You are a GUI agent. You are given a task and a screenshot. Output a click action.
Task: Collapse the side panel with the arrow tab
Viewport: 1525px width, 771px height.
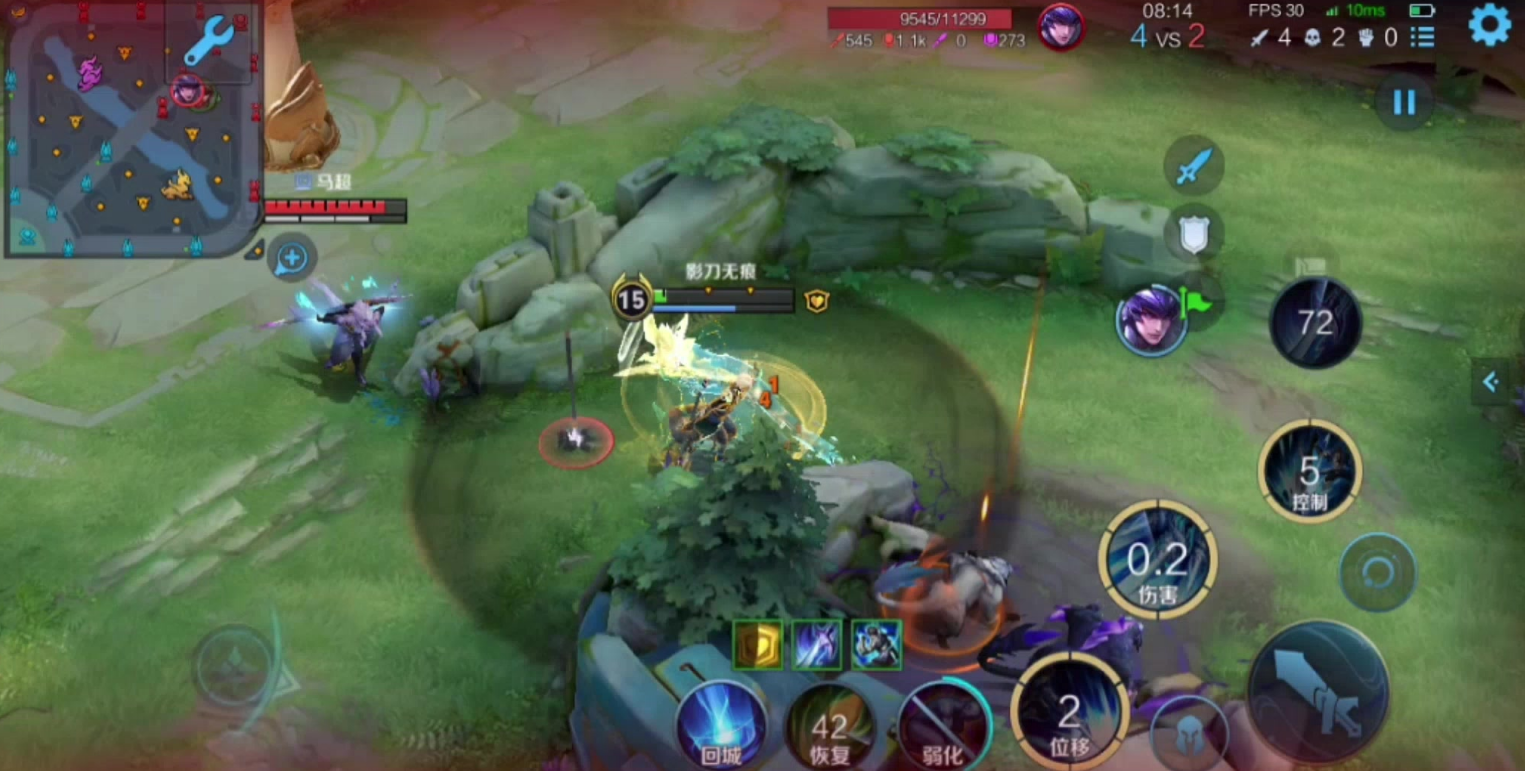pyautogui.click(x=1491, y=381)
